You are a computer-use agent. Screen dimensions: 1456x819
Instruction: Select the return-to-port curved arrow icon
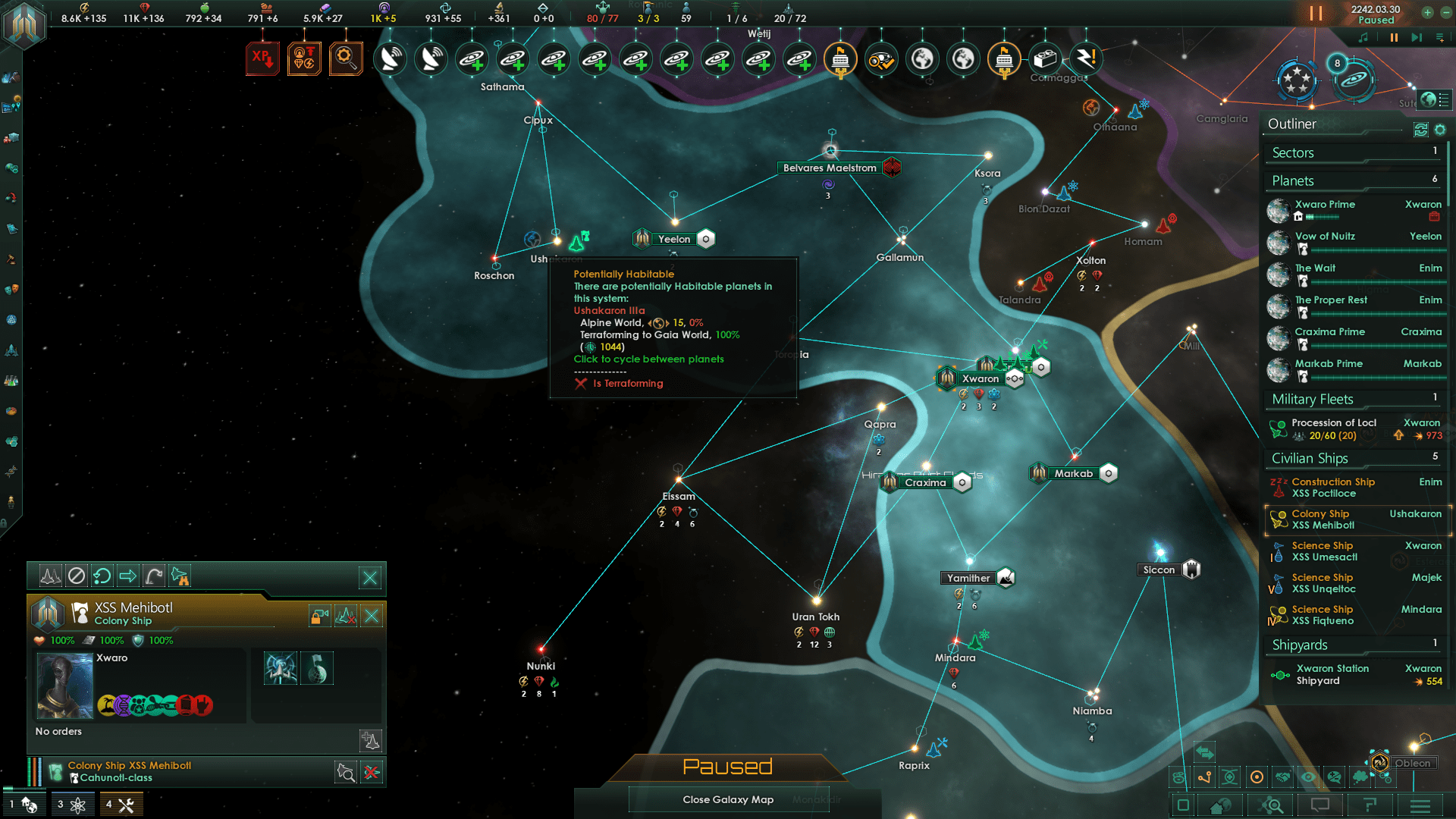[152, 576]
